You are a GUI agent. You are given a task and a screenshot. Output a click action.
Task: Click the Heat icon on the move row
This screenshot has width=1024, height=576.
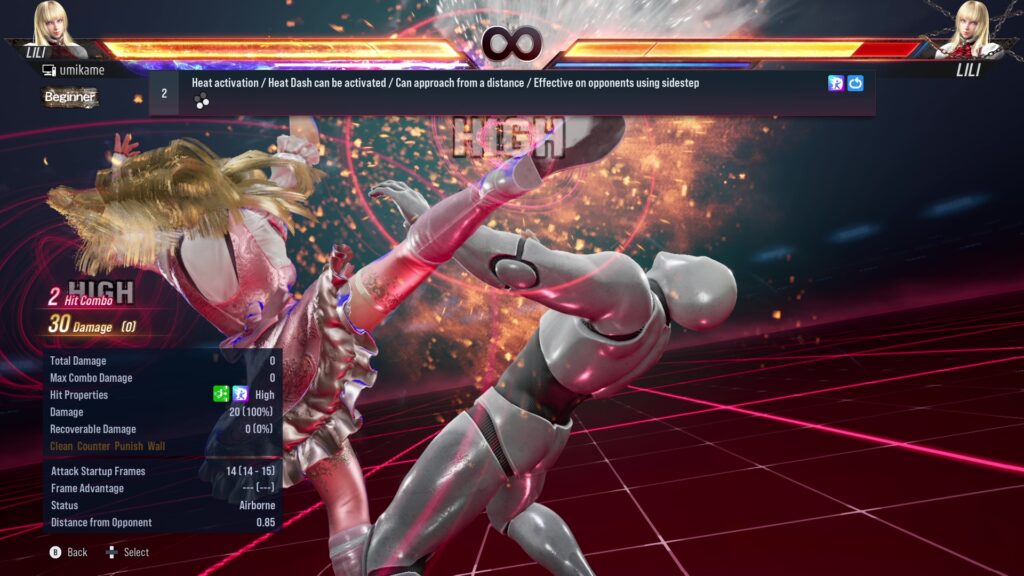pyautogui.click(x=836, y=83)
